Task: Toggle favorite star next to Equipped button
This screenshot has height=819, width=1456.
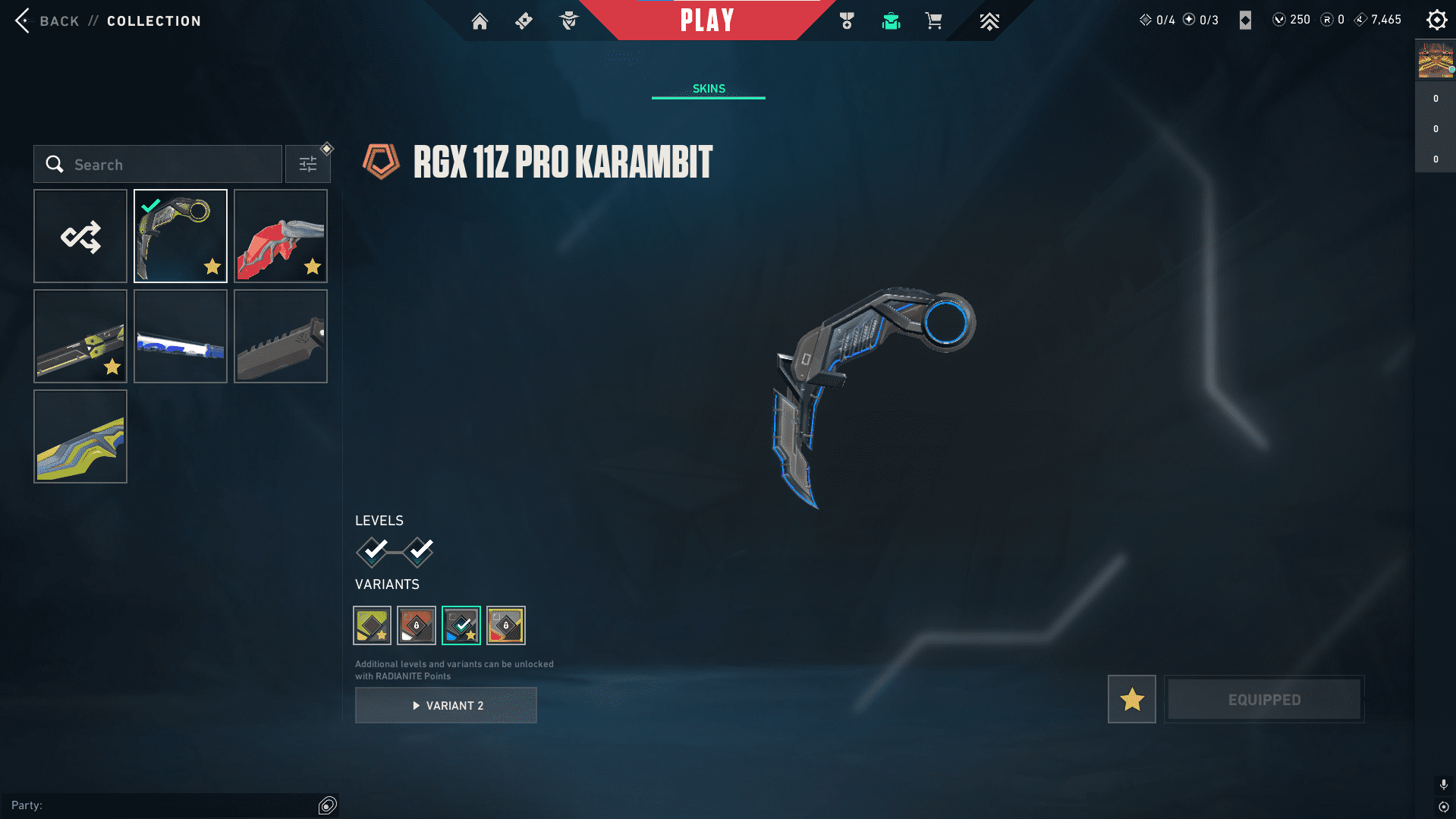Action: [1131, 699]
